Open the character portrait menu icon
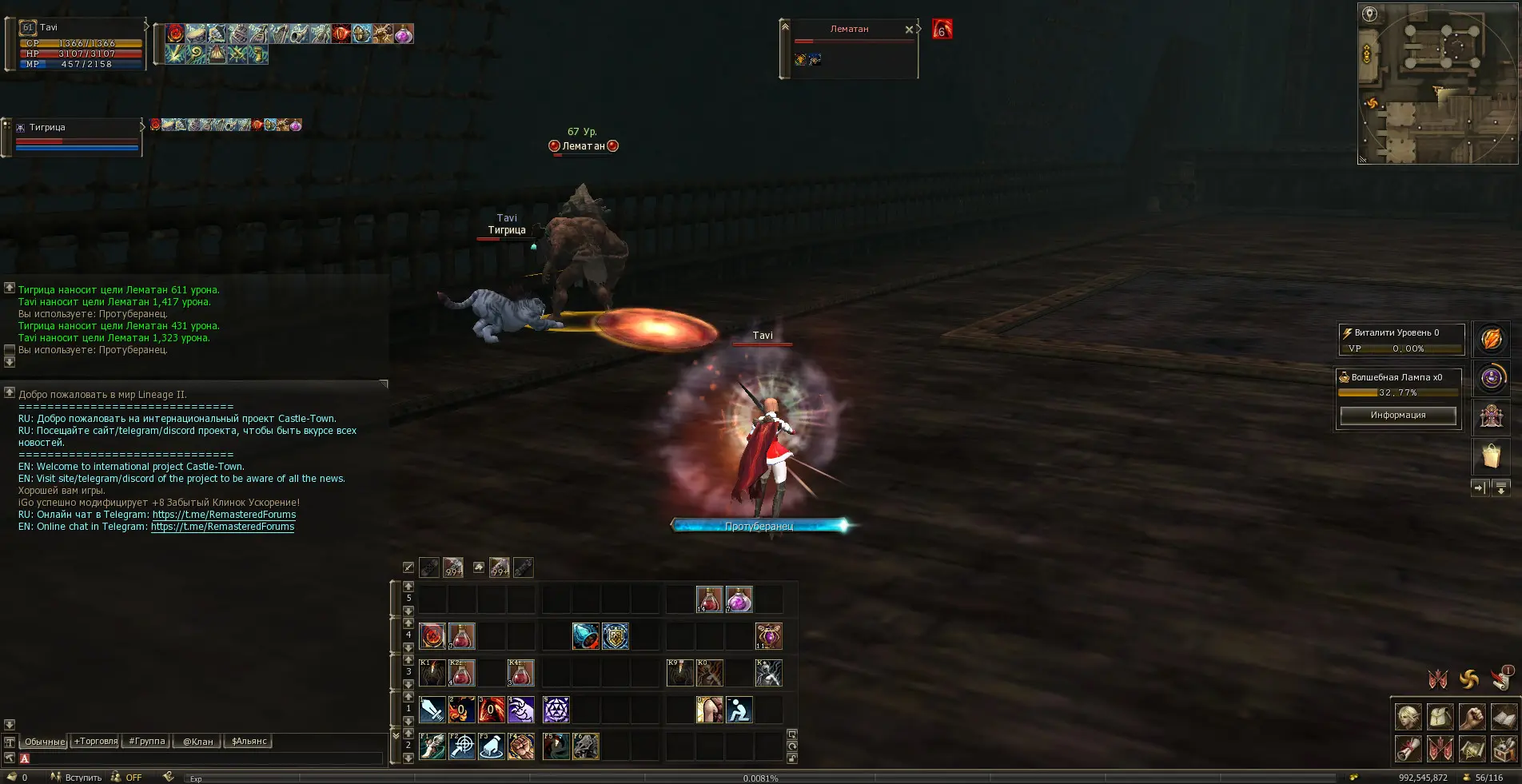 tap(1408, 717)
